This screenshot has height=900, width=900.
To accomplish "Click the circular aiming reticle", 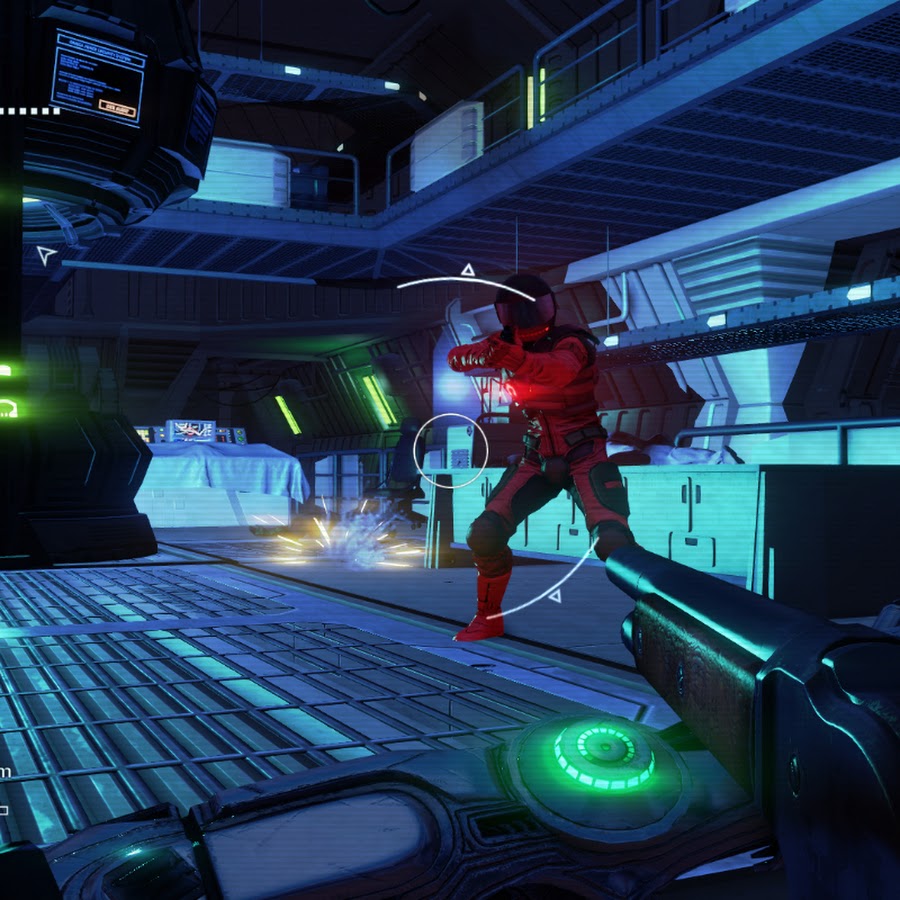I will pyautogui.click(x=451, y=450).
